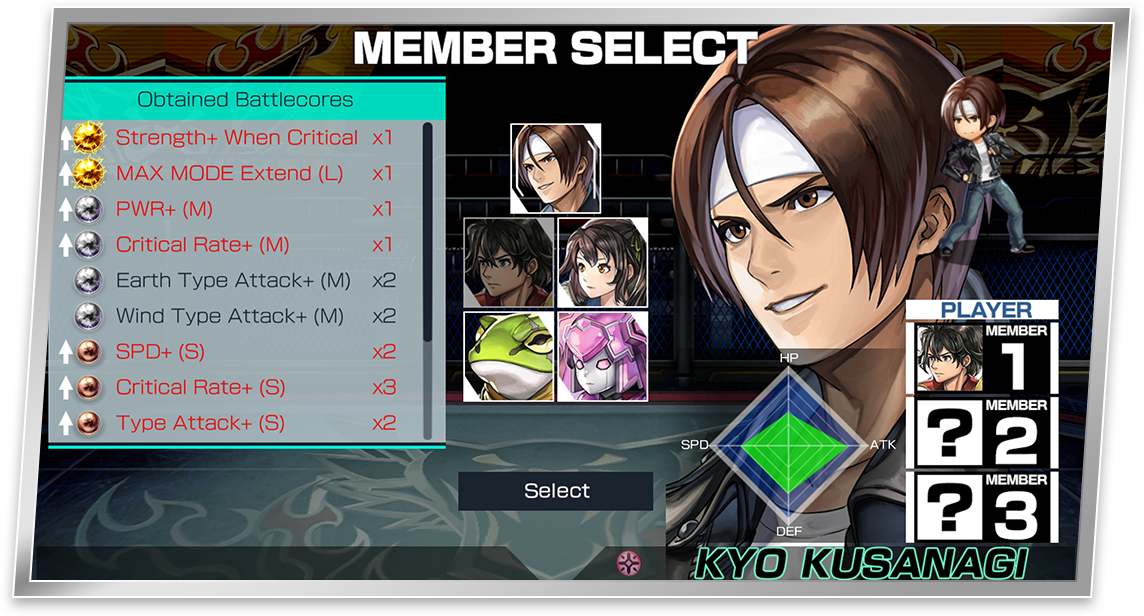Select the PWR+ (M) battlecore
Screen dimensions: 1144x616
tap(164, 209)
